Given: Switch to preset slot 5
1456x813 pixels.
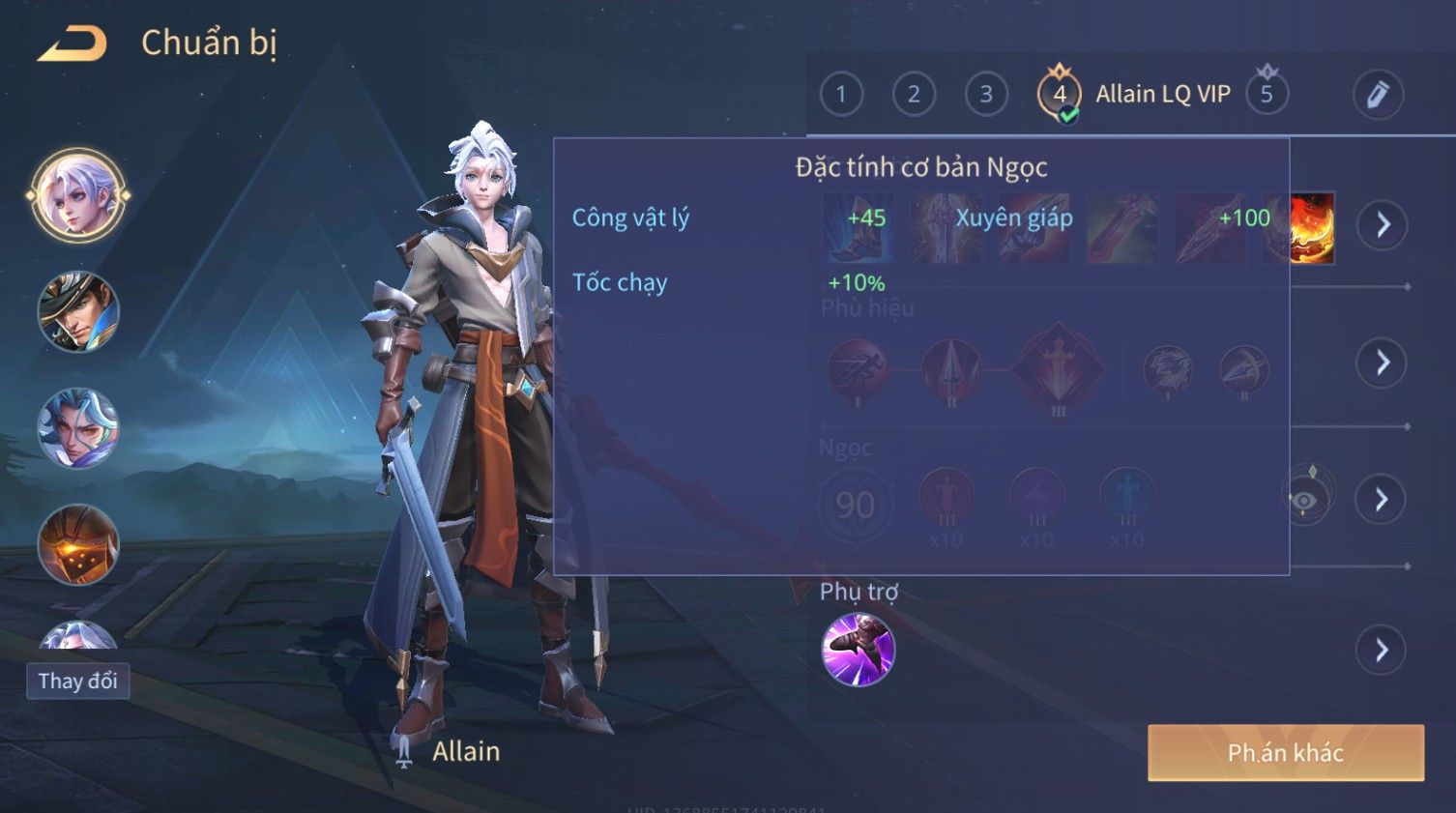Looking at the screenshot, I should [1267, 95].
